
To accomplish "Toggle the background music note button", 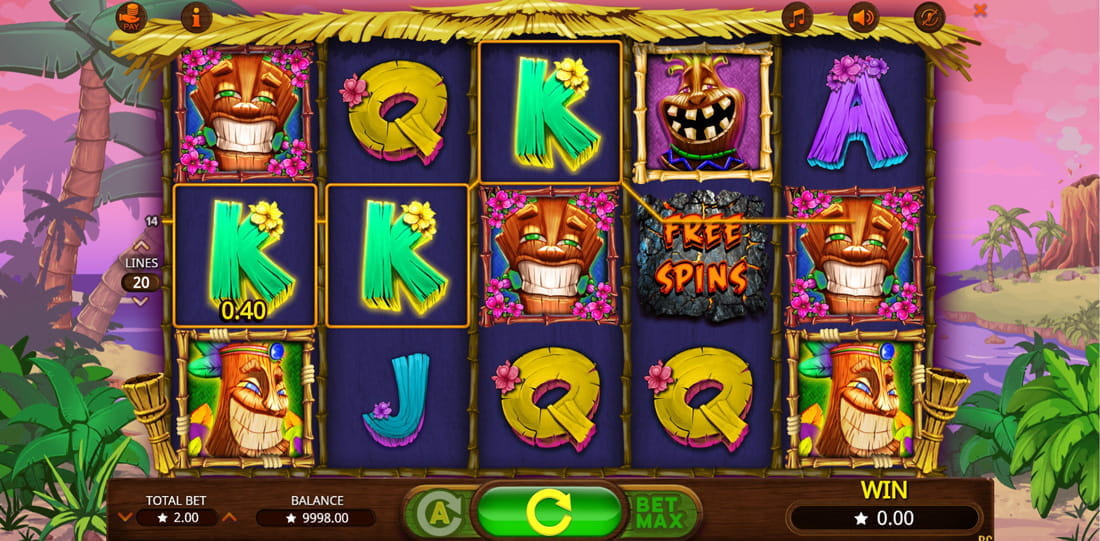I will click(797, 17).
